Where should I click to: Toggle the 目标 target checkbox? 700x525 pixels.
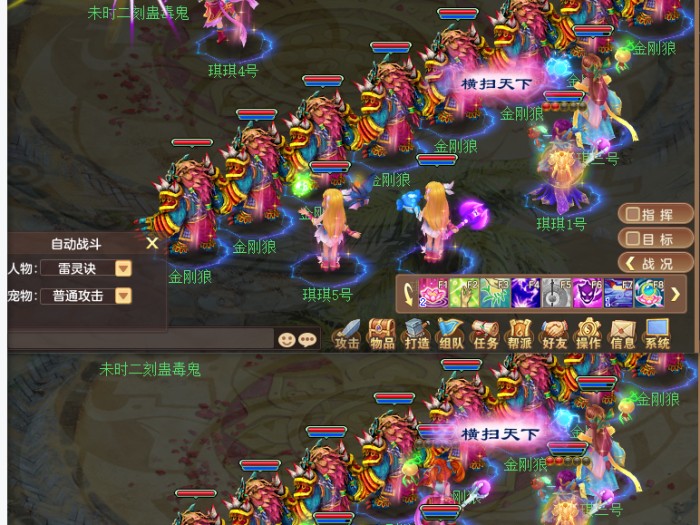click(632, 239)
